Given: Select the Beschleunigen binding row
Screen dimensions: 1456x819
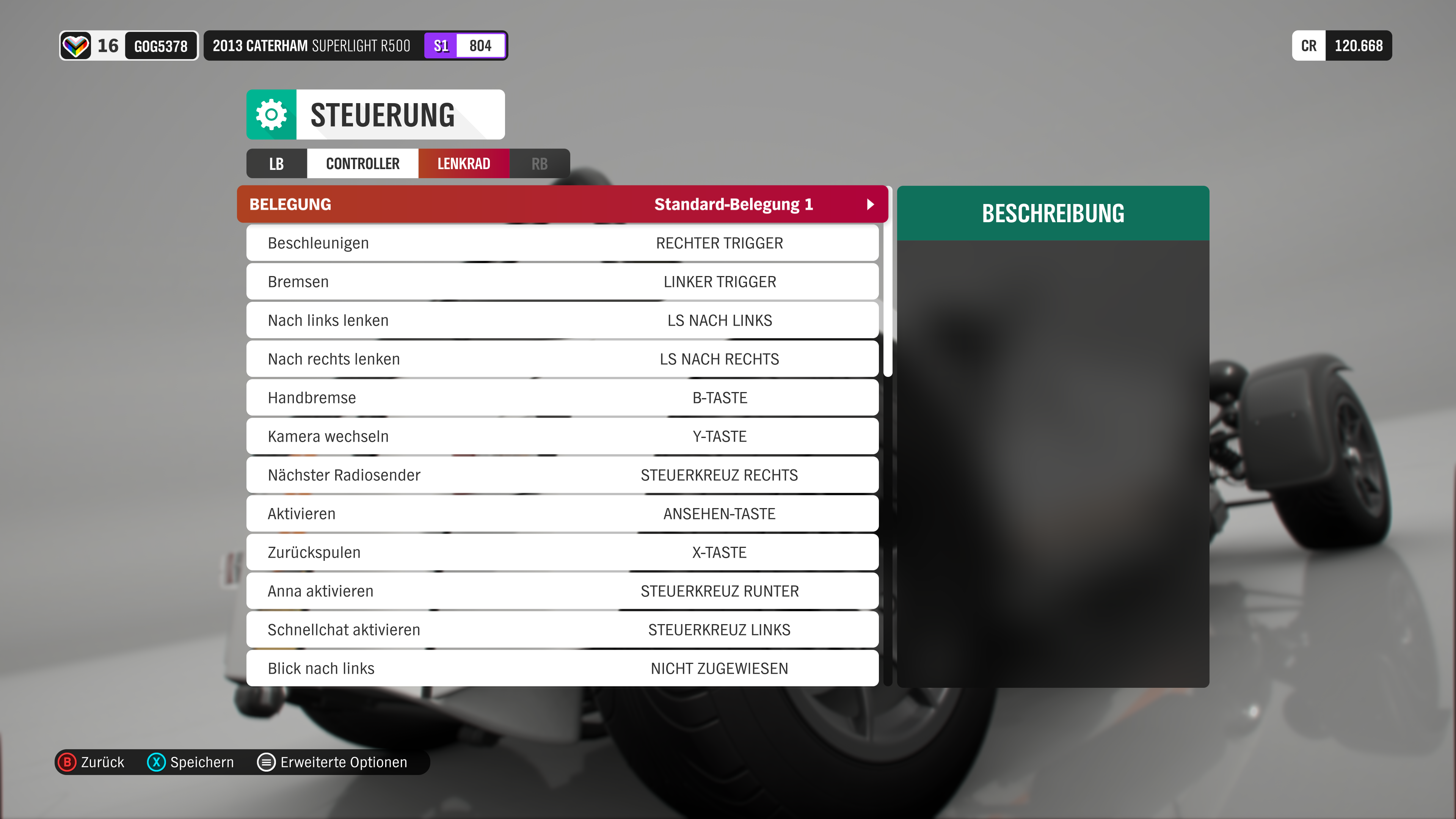Looking at the screenshot, I should click(562, 243).
